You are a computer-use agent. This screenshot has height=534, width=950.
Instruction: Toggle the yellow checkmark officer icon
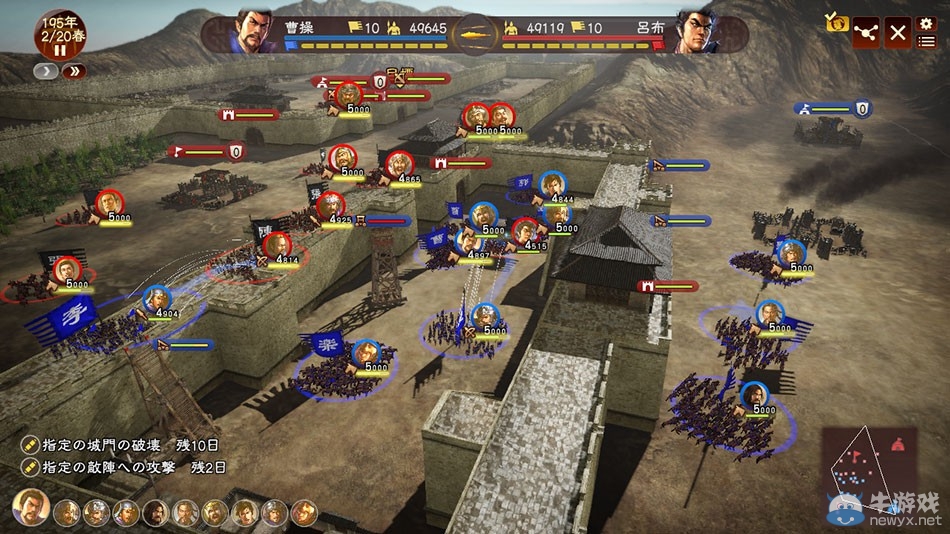(836, 22)
